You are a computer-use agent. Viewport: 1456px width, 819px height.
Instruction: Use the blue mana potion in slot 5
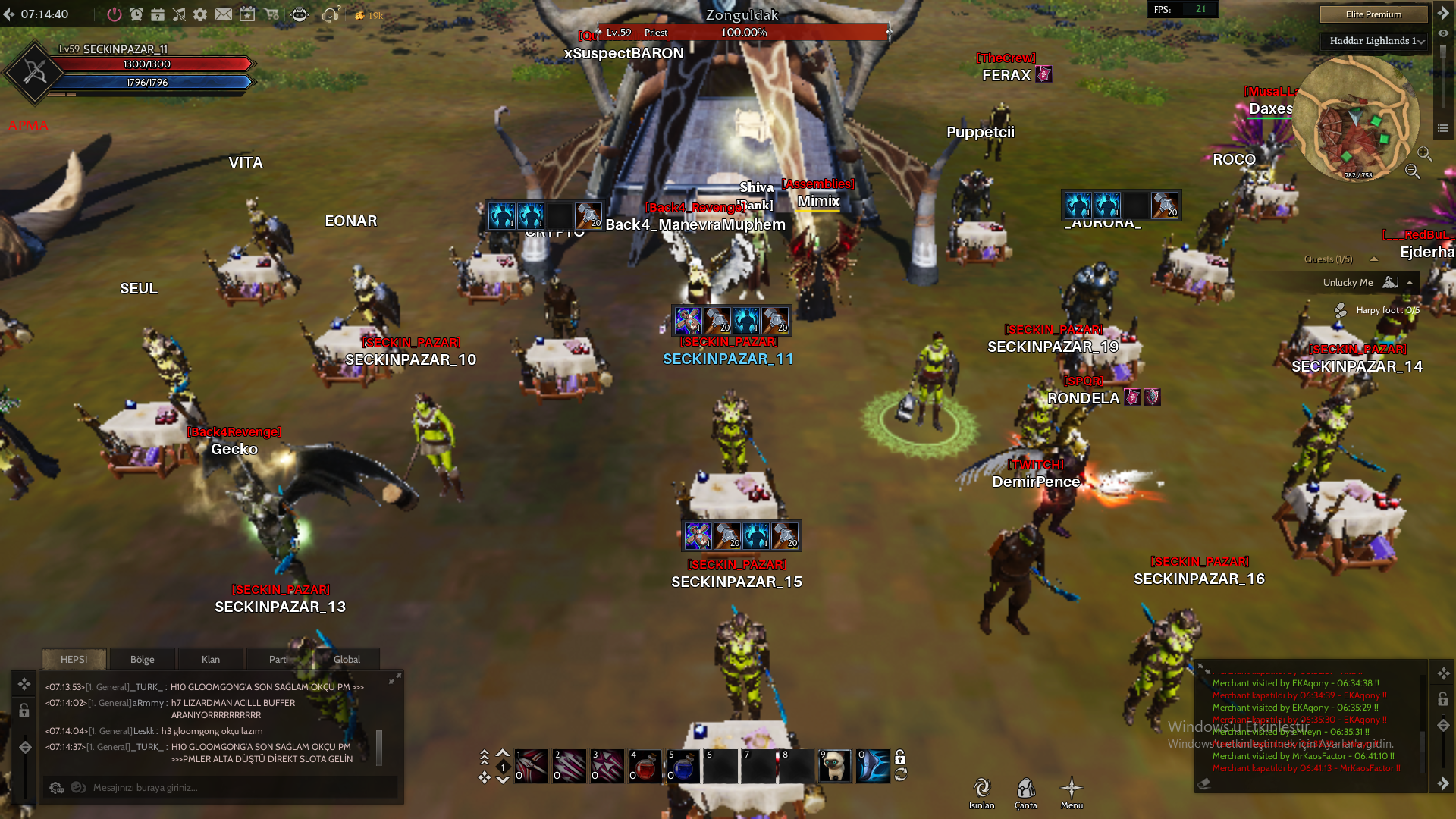click(x=683, y=766)
